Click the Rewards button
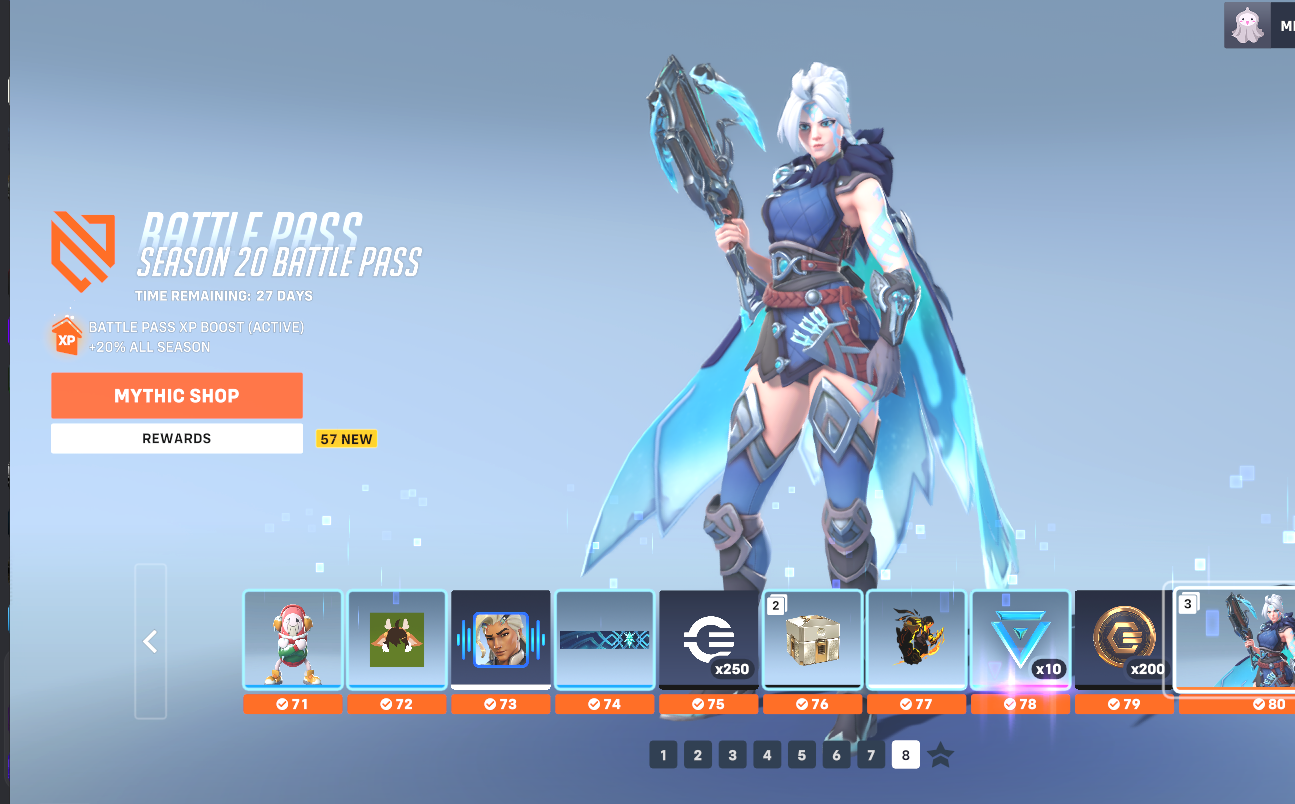The width and height of the screenshot is (1295, 804). point(177,438)
